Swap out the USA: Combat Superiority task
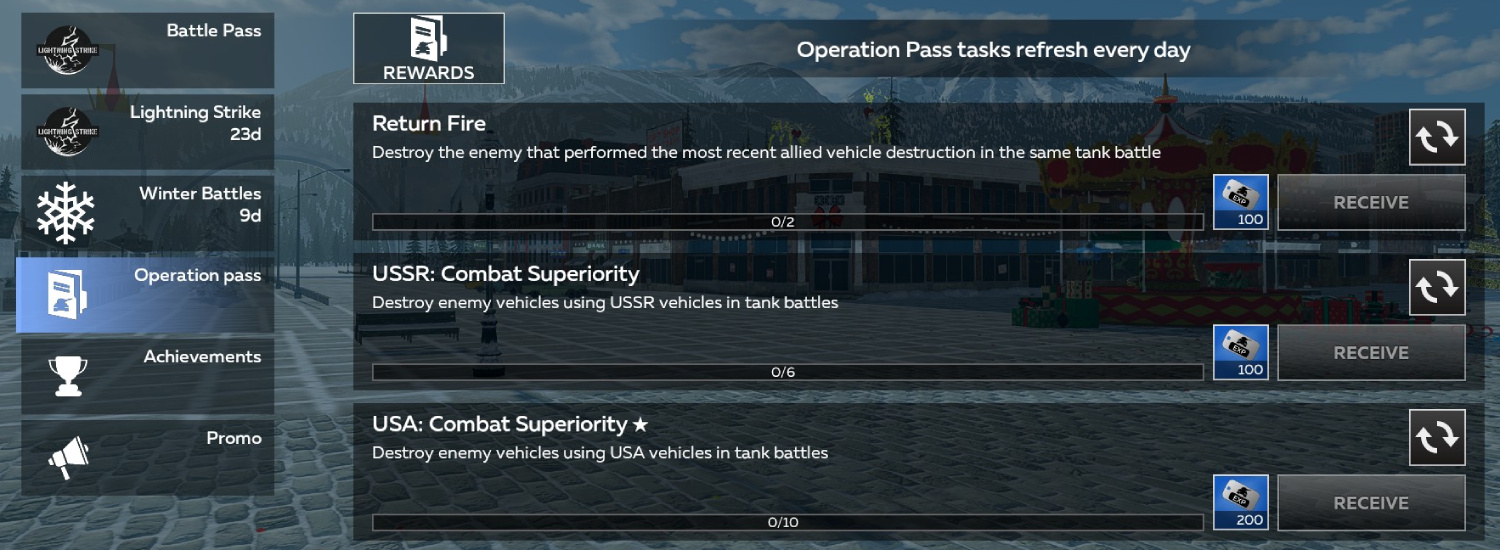The image size is (1500, 550). click(x=1437, y=437)
